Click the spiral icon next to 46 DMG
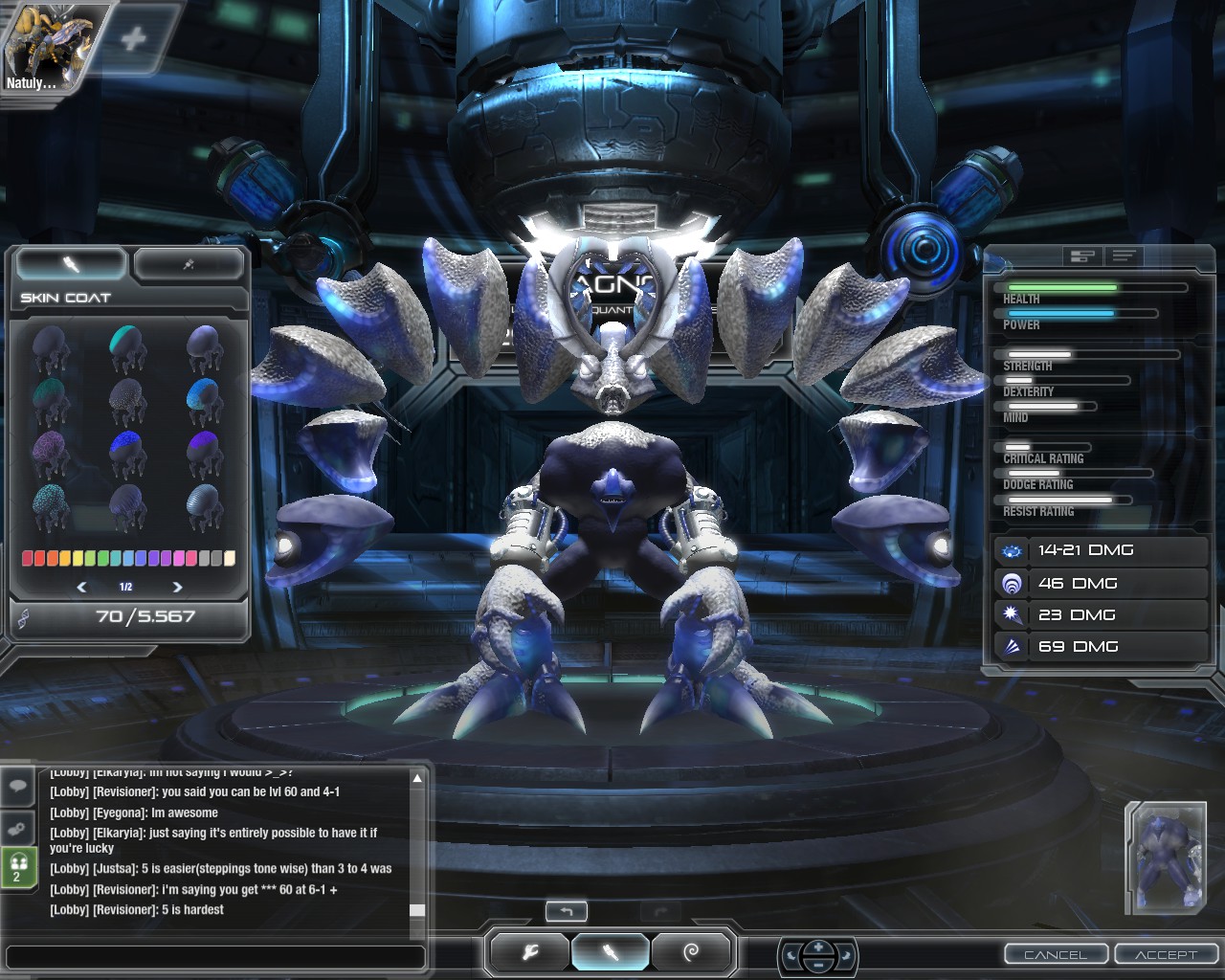 (1012, 582)
